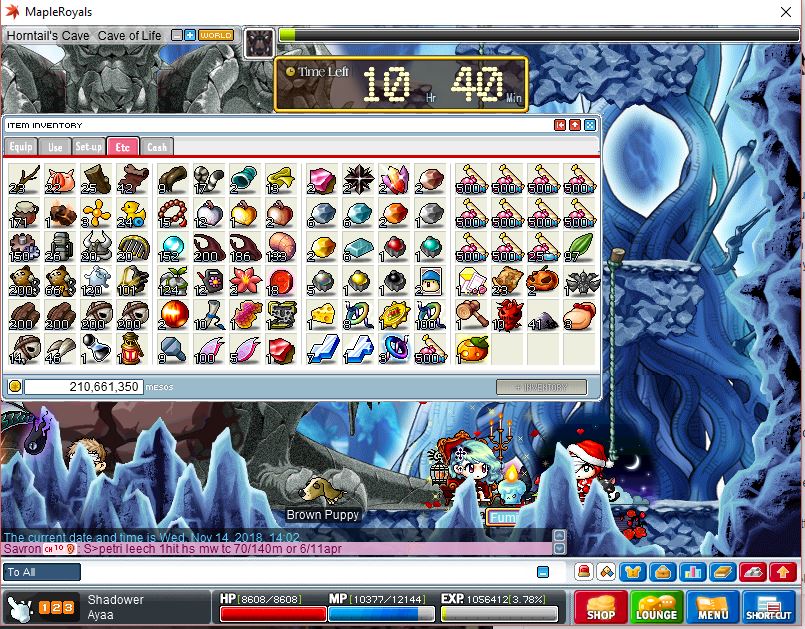The image size is (805, 629).
Task: Open the blue Menu button
Action: [712, 607]
